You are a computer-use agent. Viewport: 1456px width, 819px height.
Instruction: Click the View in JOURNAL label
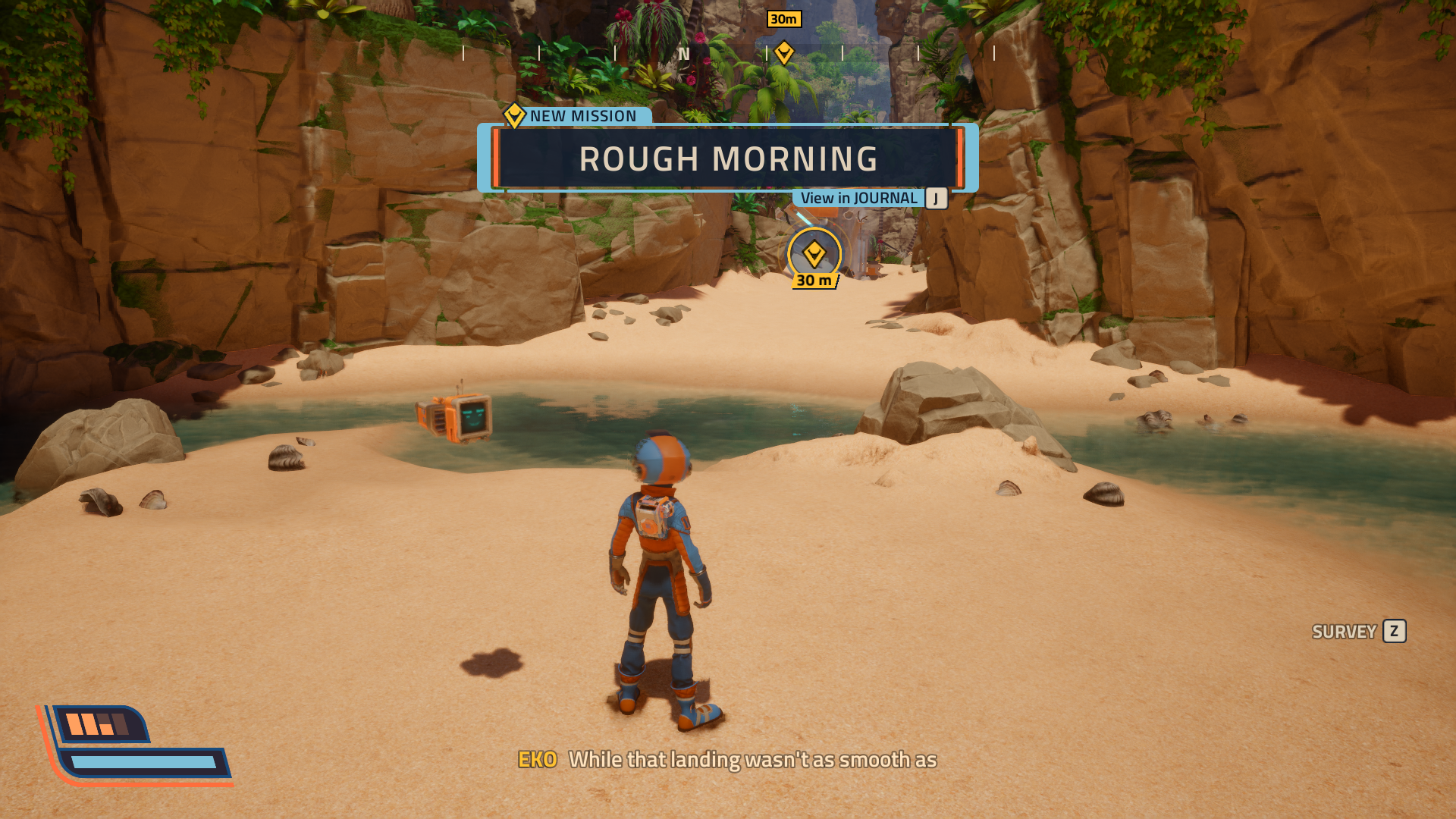click(858, 199)
